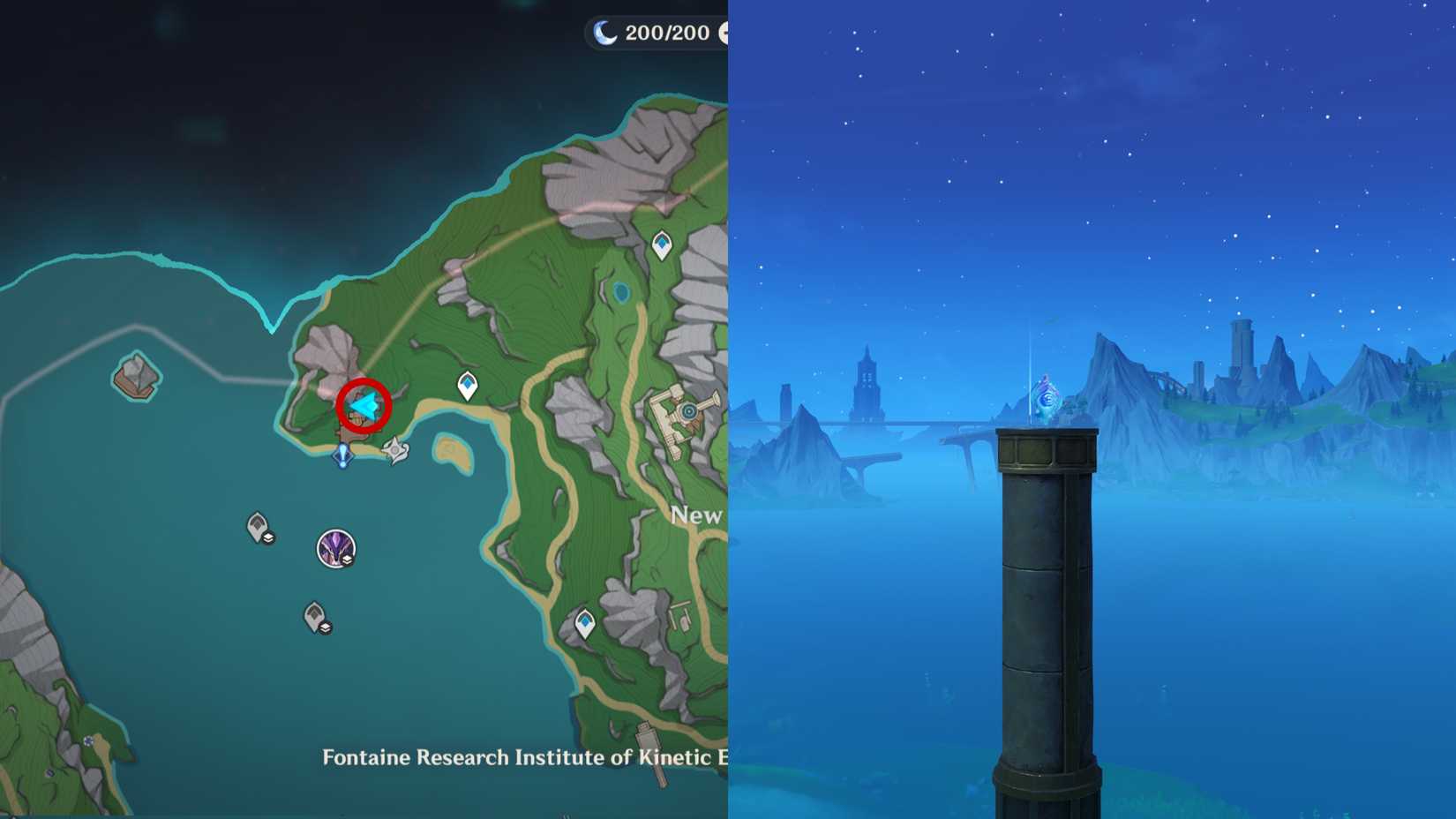
Task: Click the shuriken-shaped marker near the shoreline
Action: coord(394,450)
